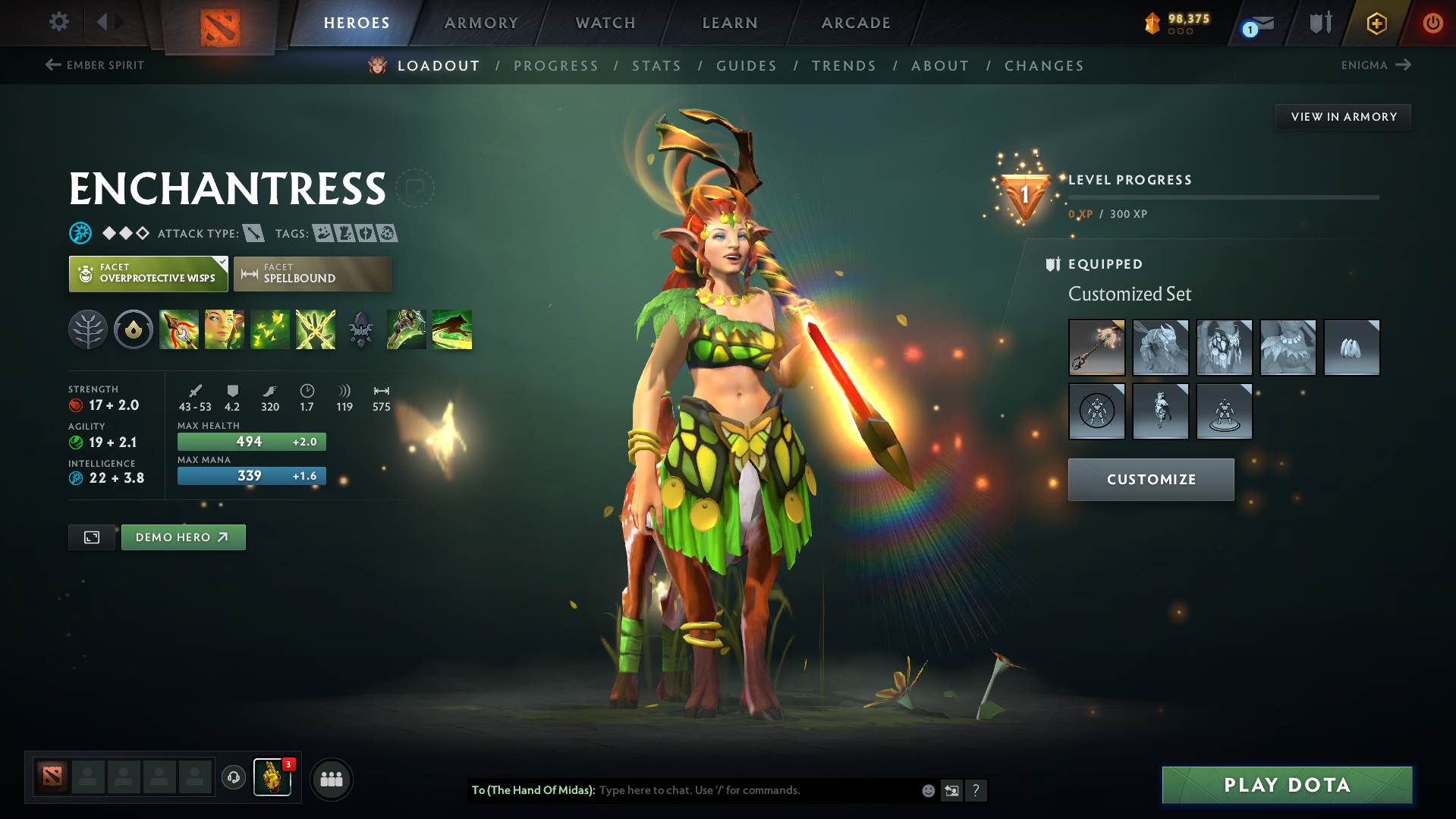Image resolution: width=1456 pixels, height=819 pixels.
Task: Toggle the portrait view button near Demo Hero
Action: pyautogui.click(x=91, y=537)
